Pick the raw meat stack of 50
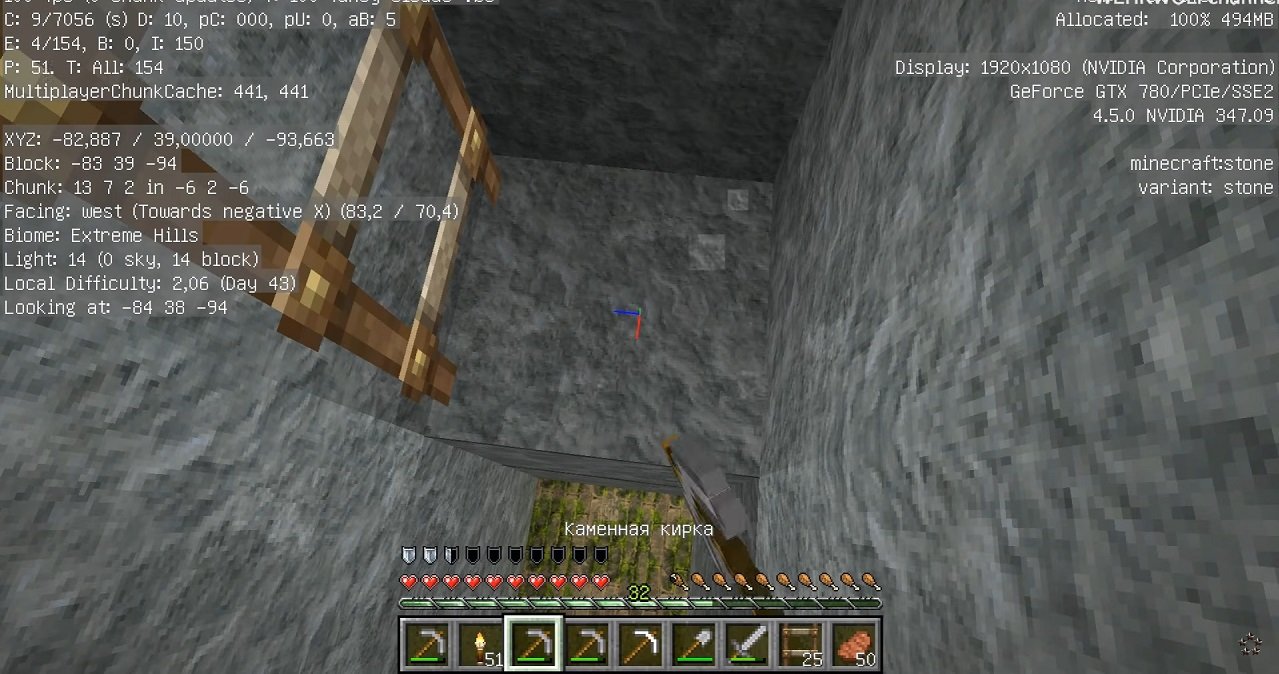 [853, 644]
